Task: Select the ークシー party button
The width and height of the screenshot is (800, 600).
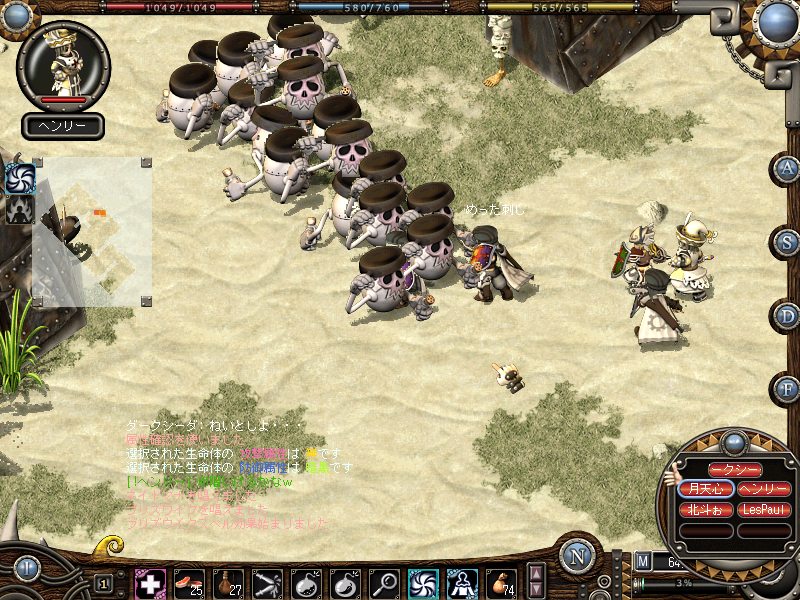Action: 735,470
